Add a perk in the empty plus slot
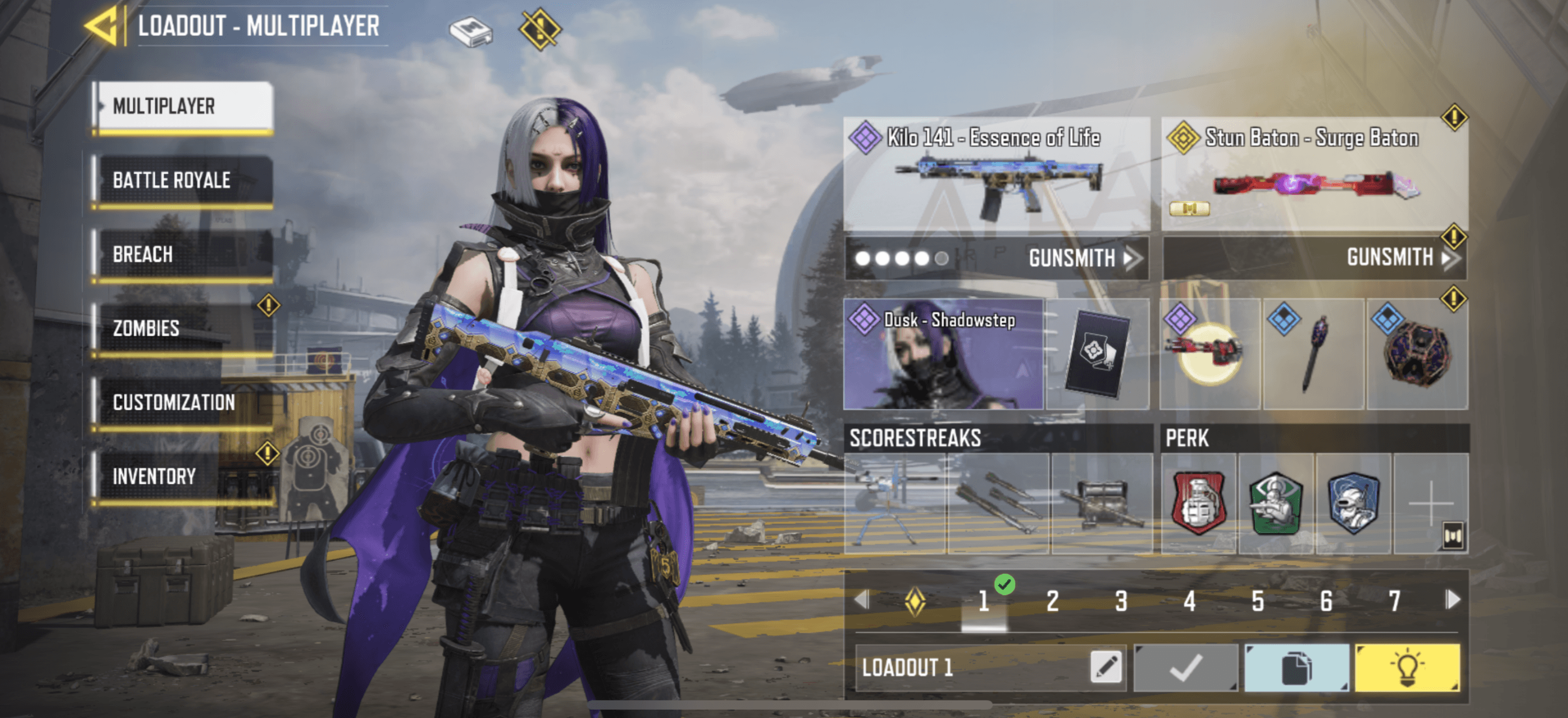Image resolution: width=1568 pixels, height=718 pixels. point(1430,503)
